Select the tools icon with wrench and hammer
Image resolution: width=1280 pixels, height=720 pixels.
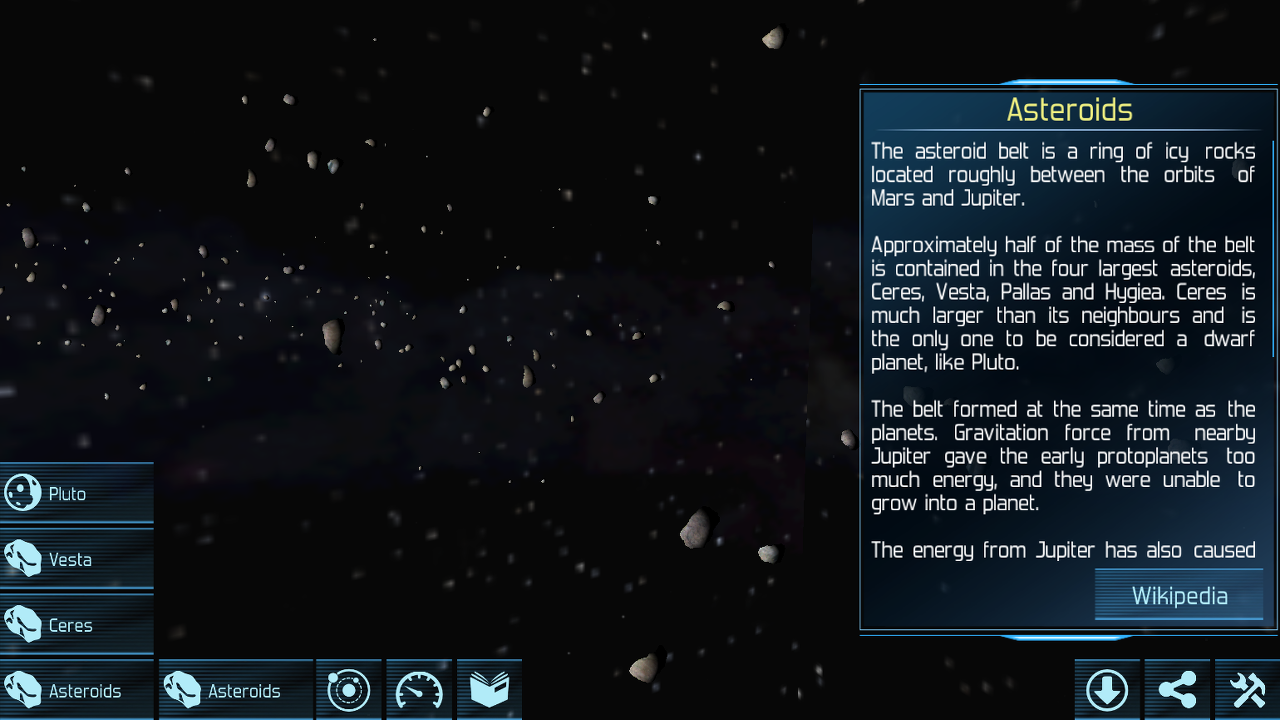[x=1247, y=689]
